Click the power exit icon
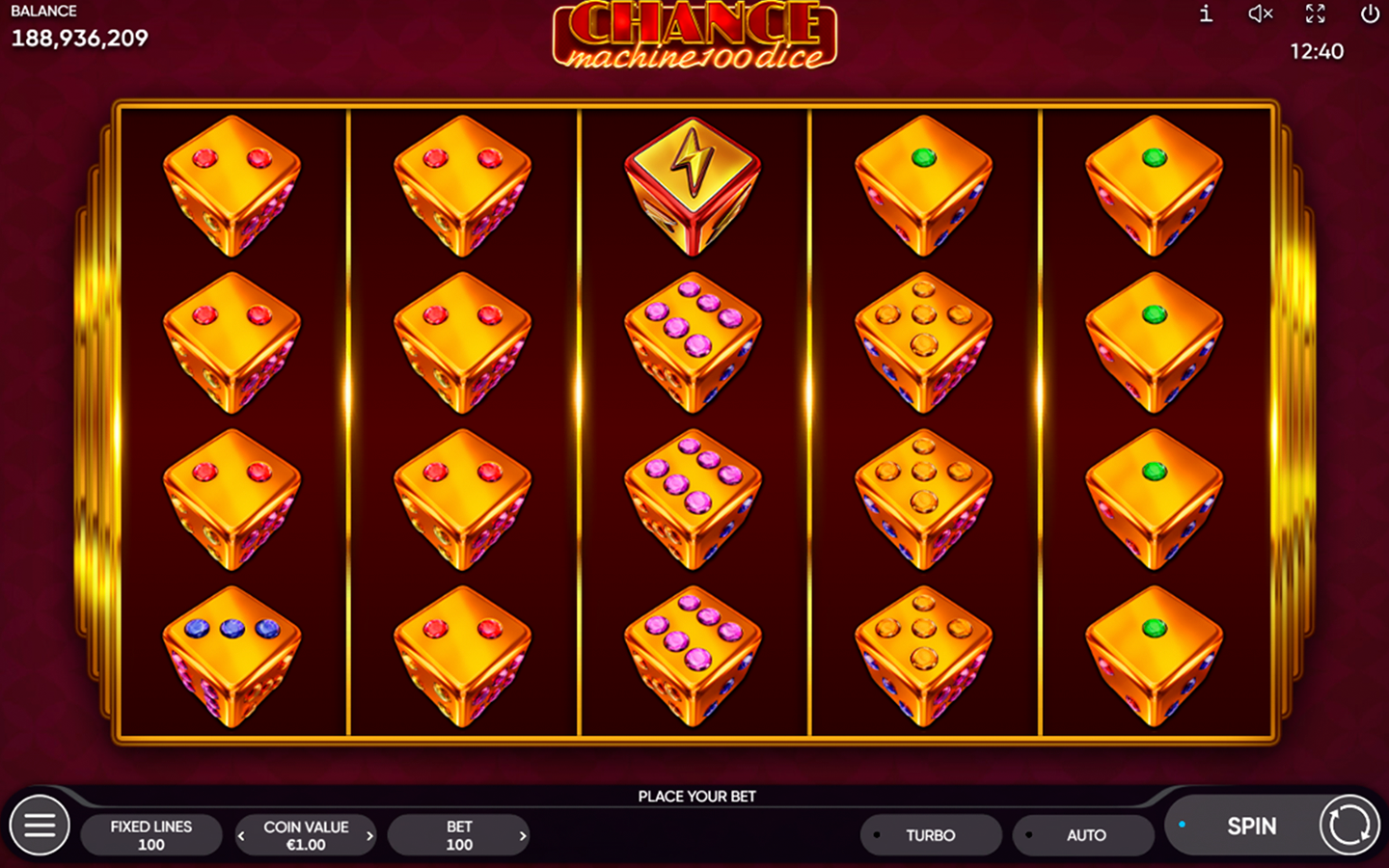Screen dimensions: 1389x868 (1370, 14)
